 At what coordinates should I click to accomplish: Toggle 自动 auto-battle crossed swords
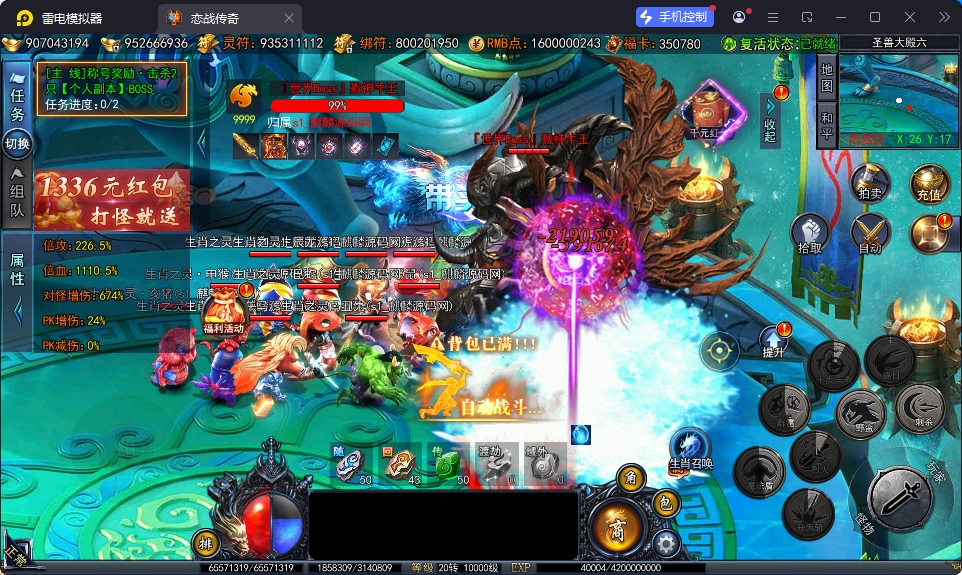click(x=870, y=234)
